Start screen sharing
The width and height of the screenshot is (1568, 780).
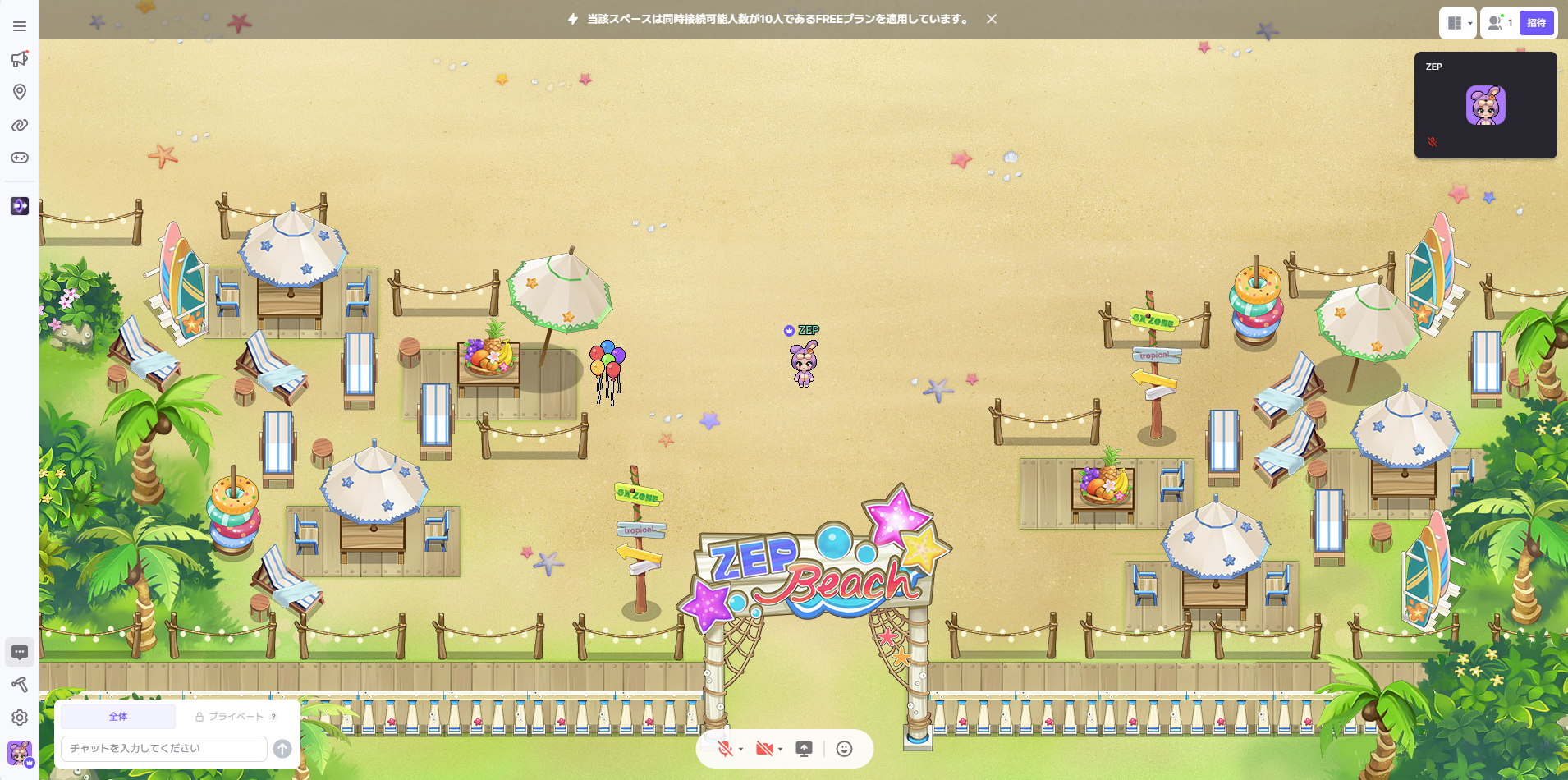click(805, 749)
